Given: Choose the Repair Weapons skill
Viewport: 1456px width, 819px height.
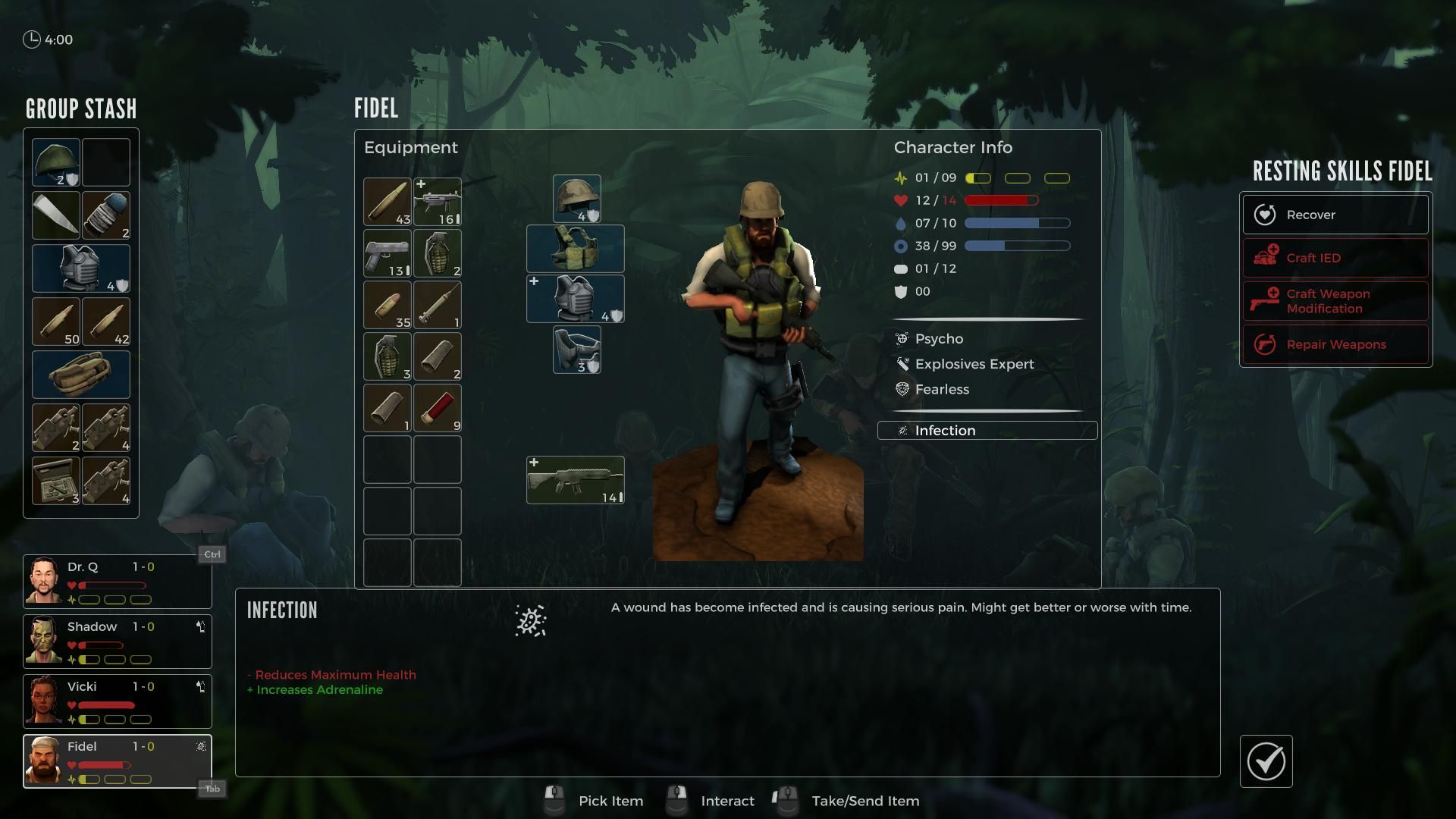Looking at the screenshot, I should coord(1335,344).
